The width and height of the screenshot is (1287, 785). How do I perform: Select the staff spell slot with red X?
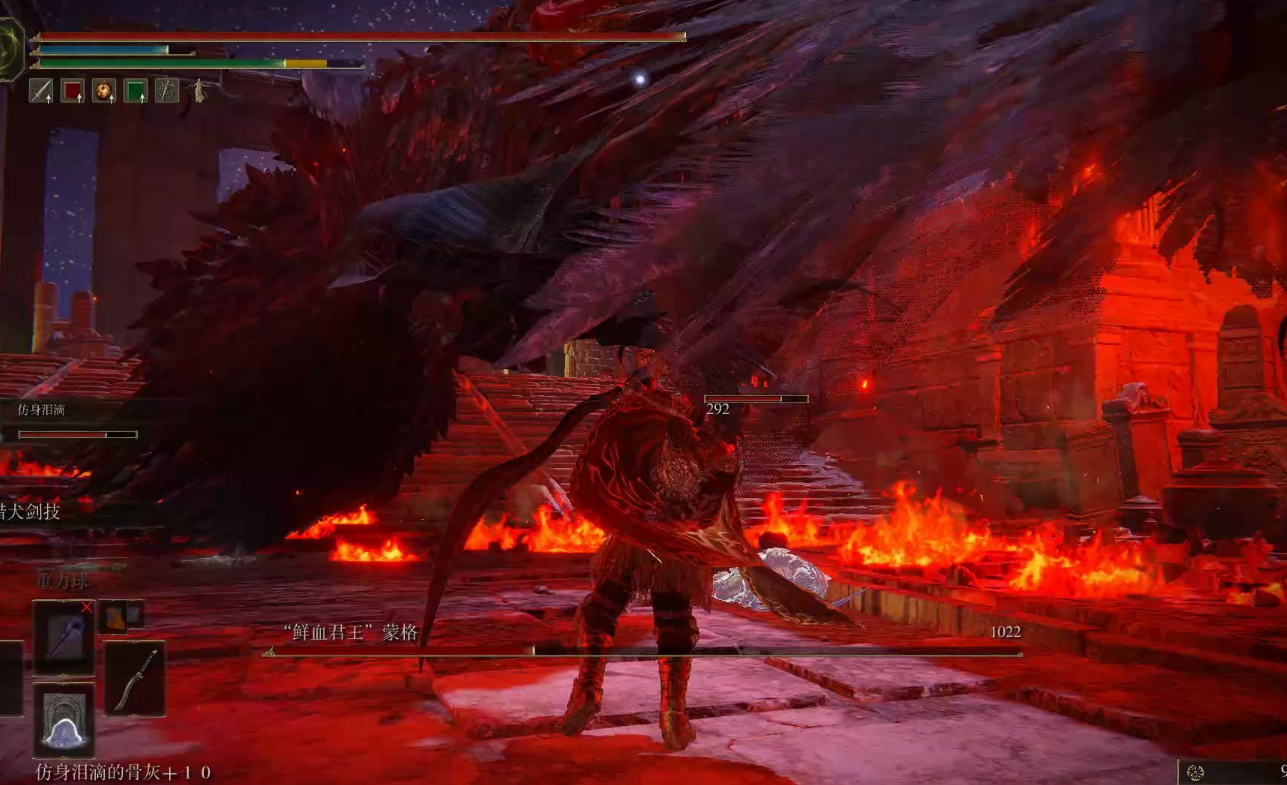click(x=64, y=637)
